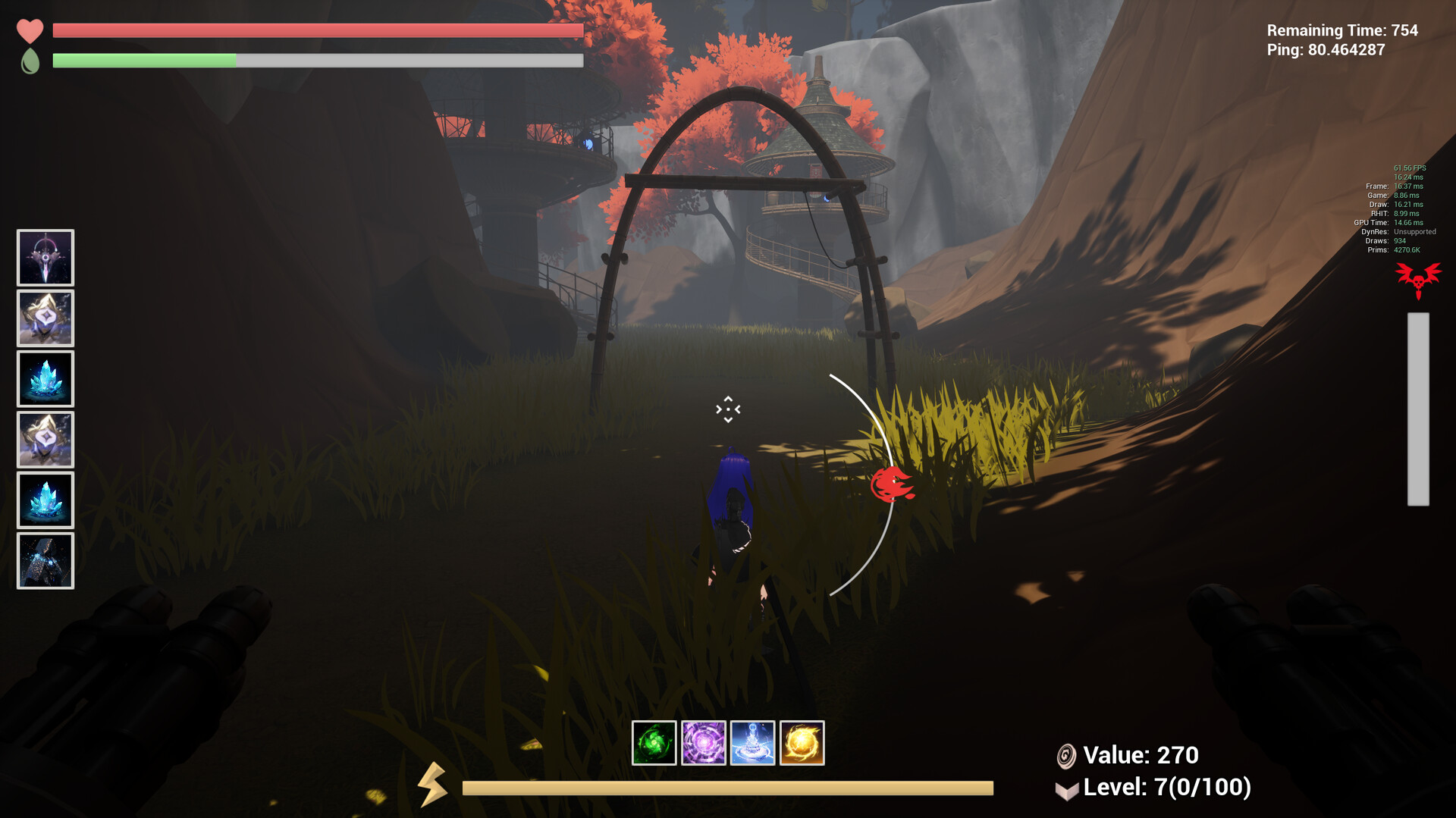Click the water droplet icon near stamina bar
Viewport: 1456px width, 818px height.
point(29,61)
